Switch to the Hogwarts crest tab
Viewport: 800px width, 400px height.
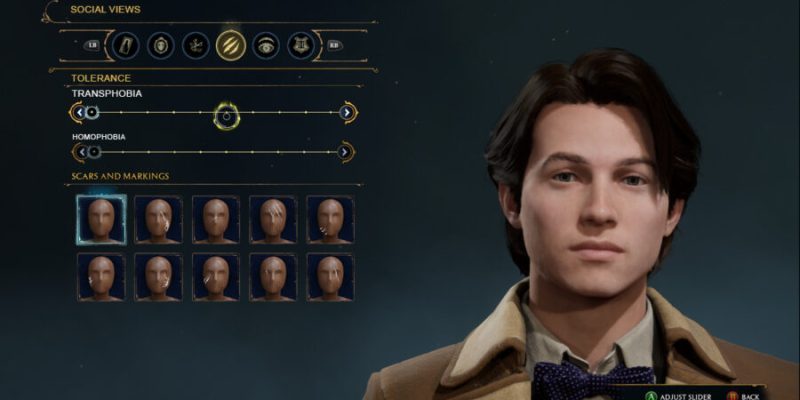[300, 45]
